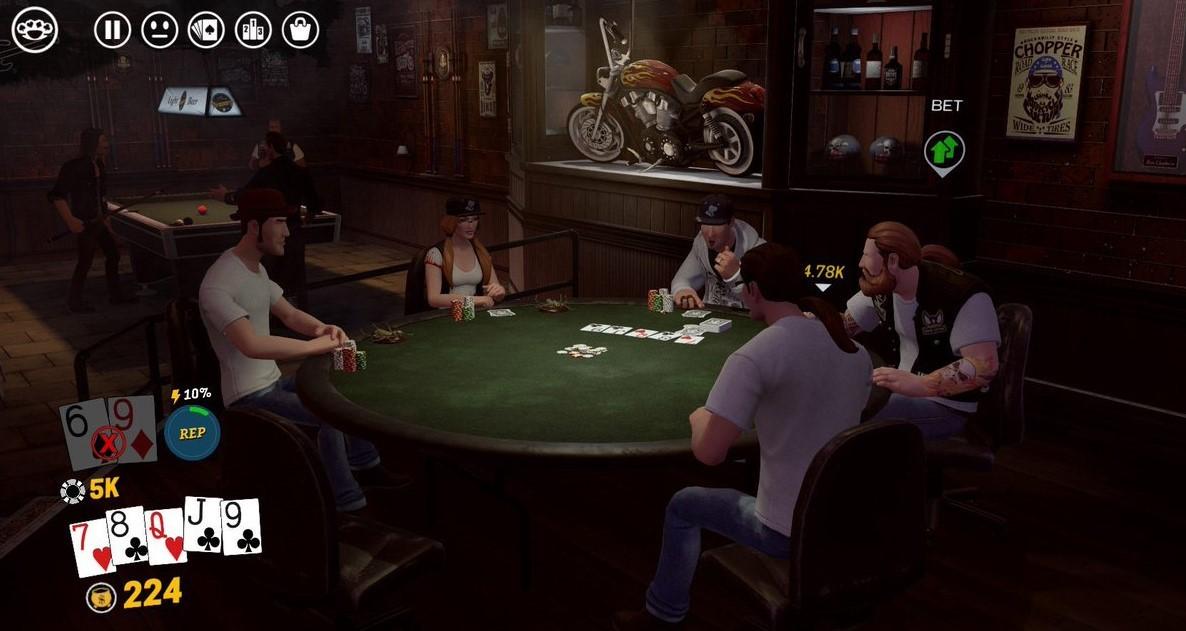1186x631 pixels.
Task: Open the shopping bag store icon
Action: (x=300, y=29)
